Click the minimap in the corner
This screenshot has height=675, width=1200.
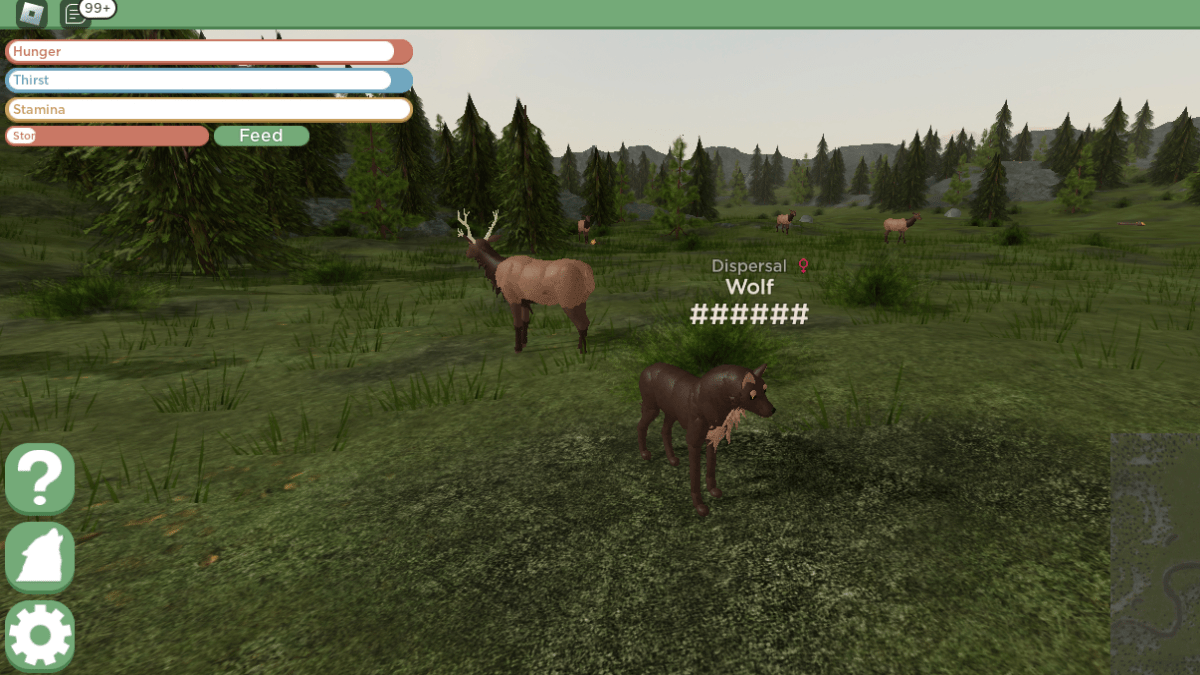pos(1155,554)
